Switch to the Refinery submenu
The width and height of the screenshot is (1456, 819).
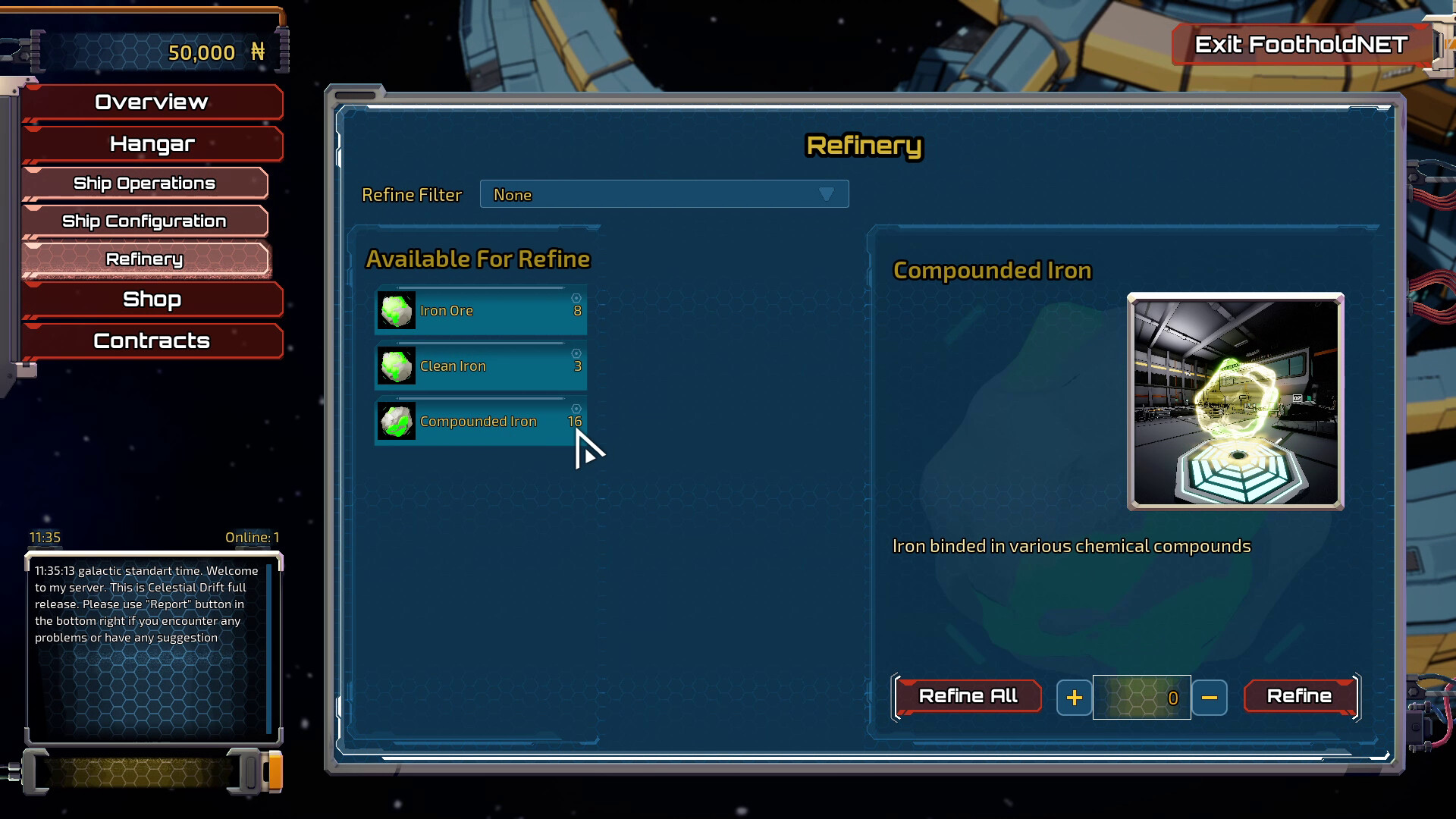pos(144,259)
